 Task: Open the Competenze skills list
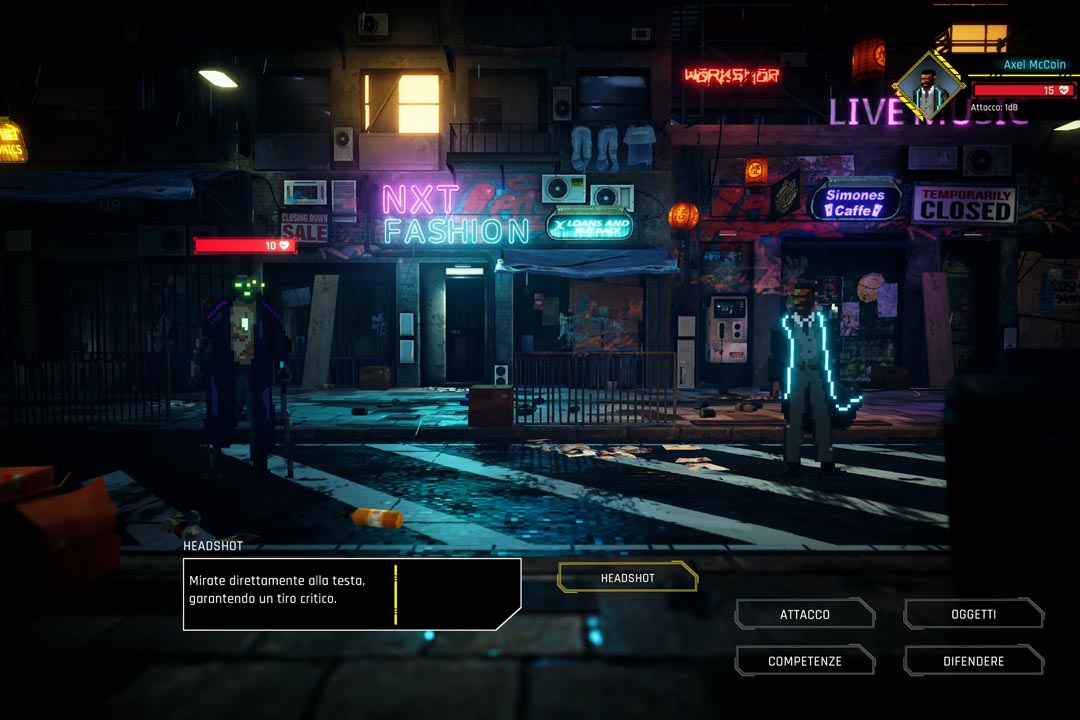tap(805, 661)
